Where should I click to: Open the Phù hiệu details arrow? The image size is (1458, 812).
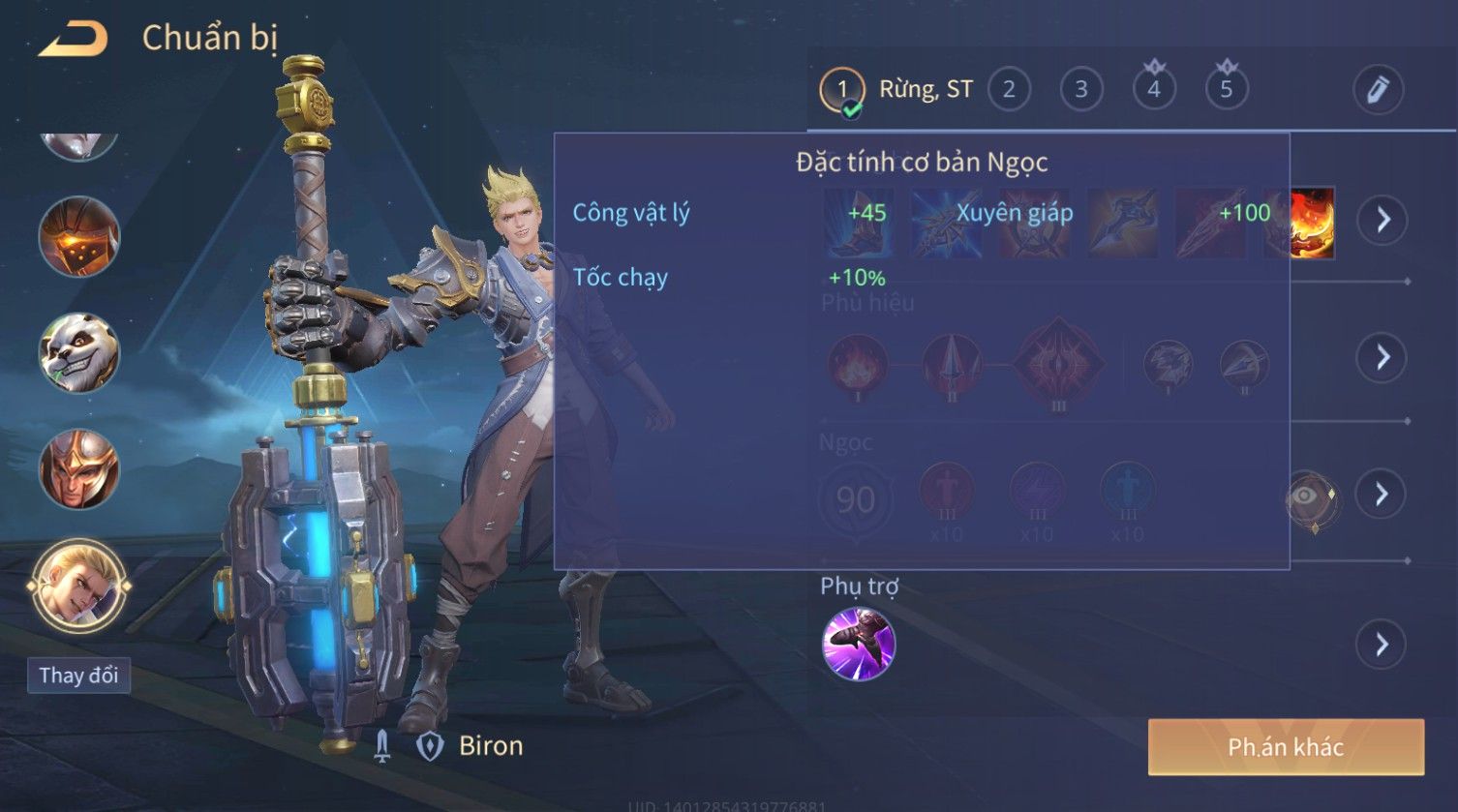[1382, 358]
